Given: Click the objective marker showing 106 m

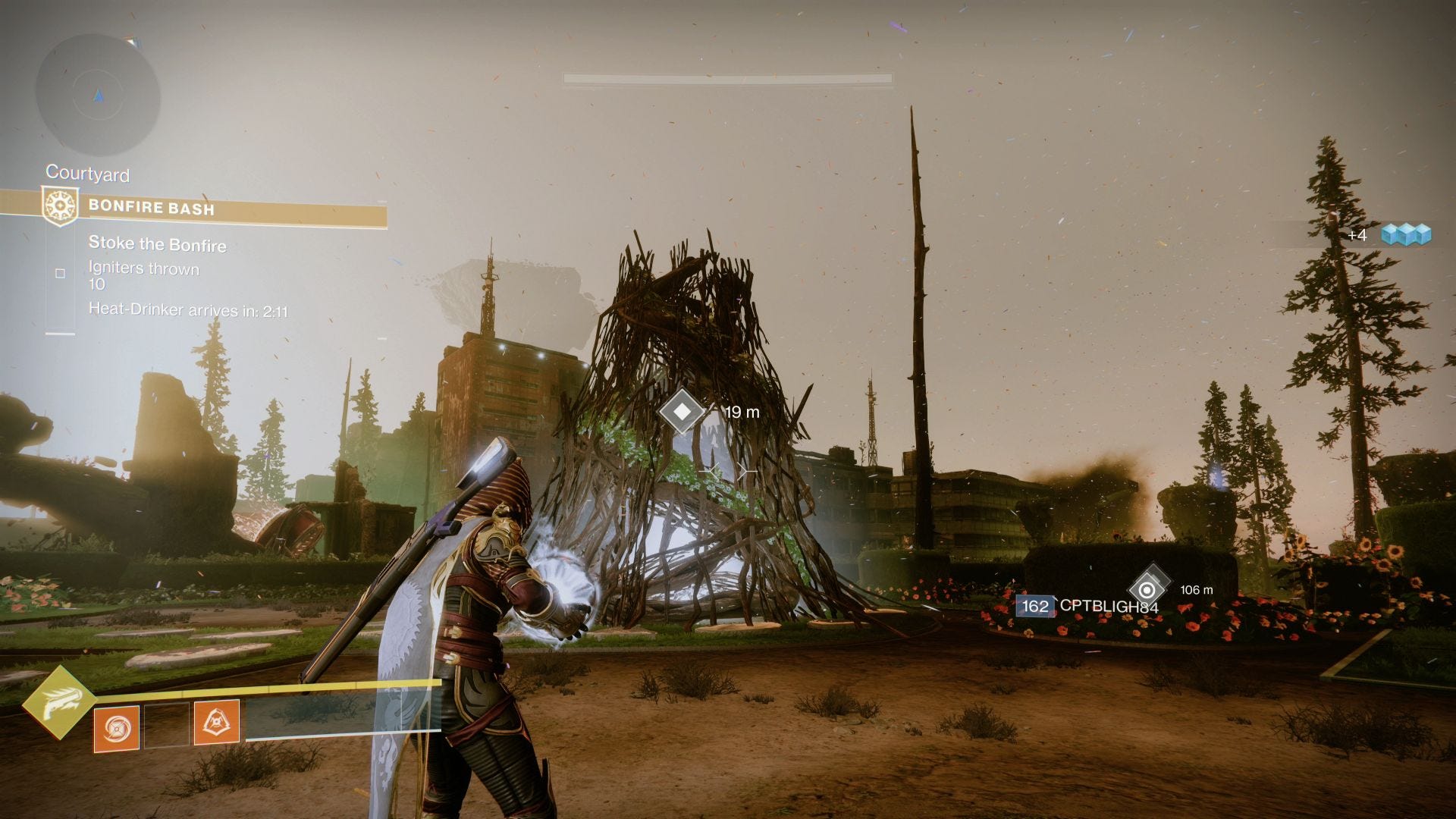Looking at the screenshot, I should [1149, 590].
